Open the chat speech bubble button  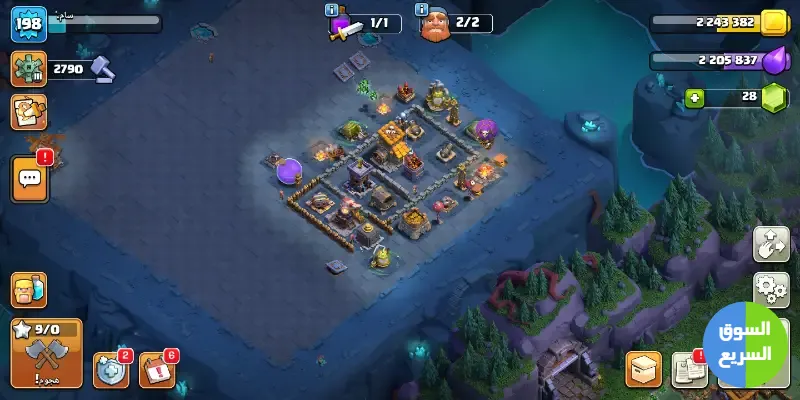30,179
